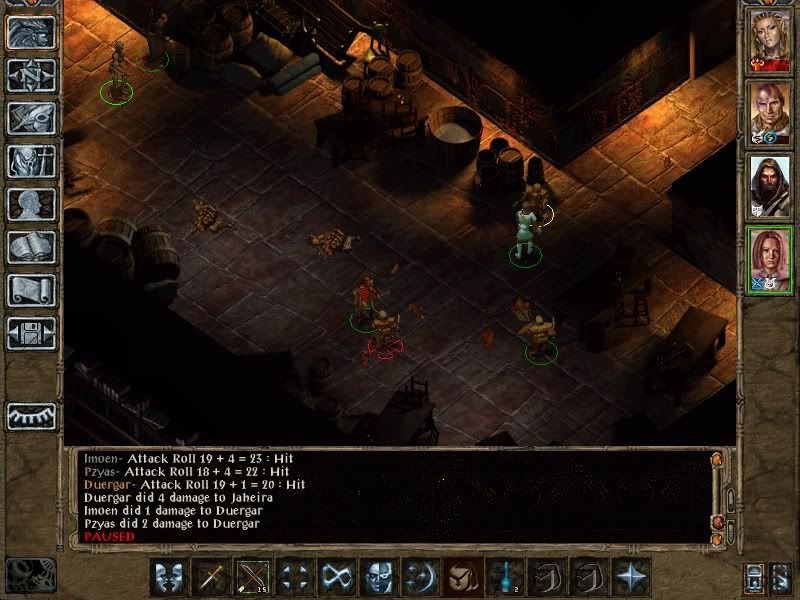The image size is (800, 600).
Task: Click the closed-eye rest button
Action: (32, 415)
